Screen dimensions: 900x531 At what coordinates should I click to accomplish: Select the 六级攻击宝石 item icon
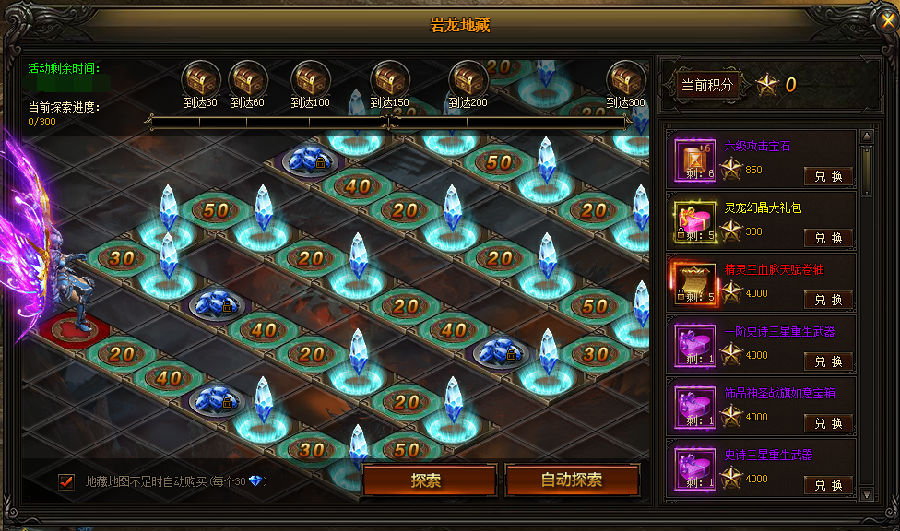[696, 160]
